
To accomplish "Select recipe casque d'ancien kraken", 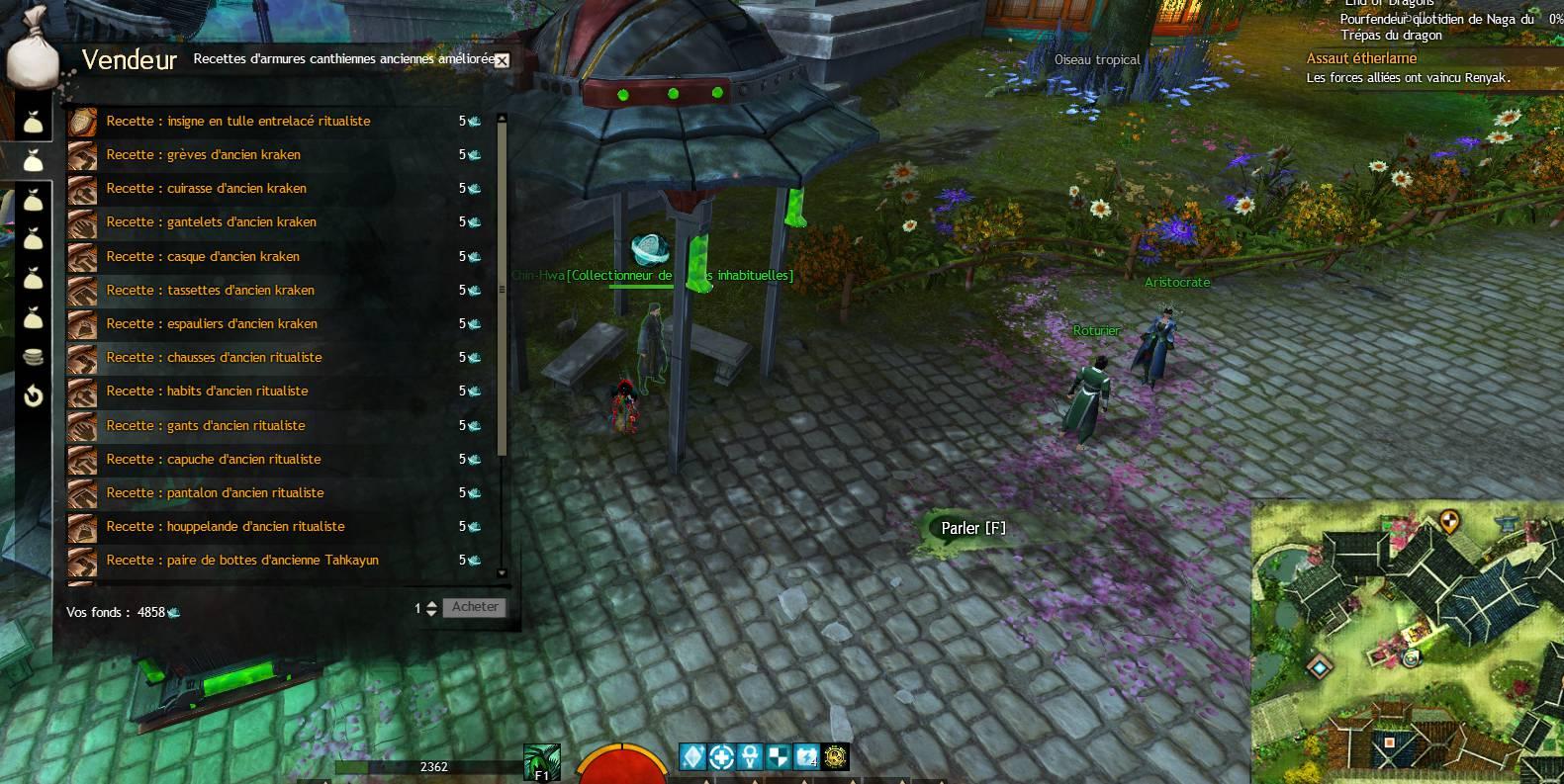I will point(203,257).
